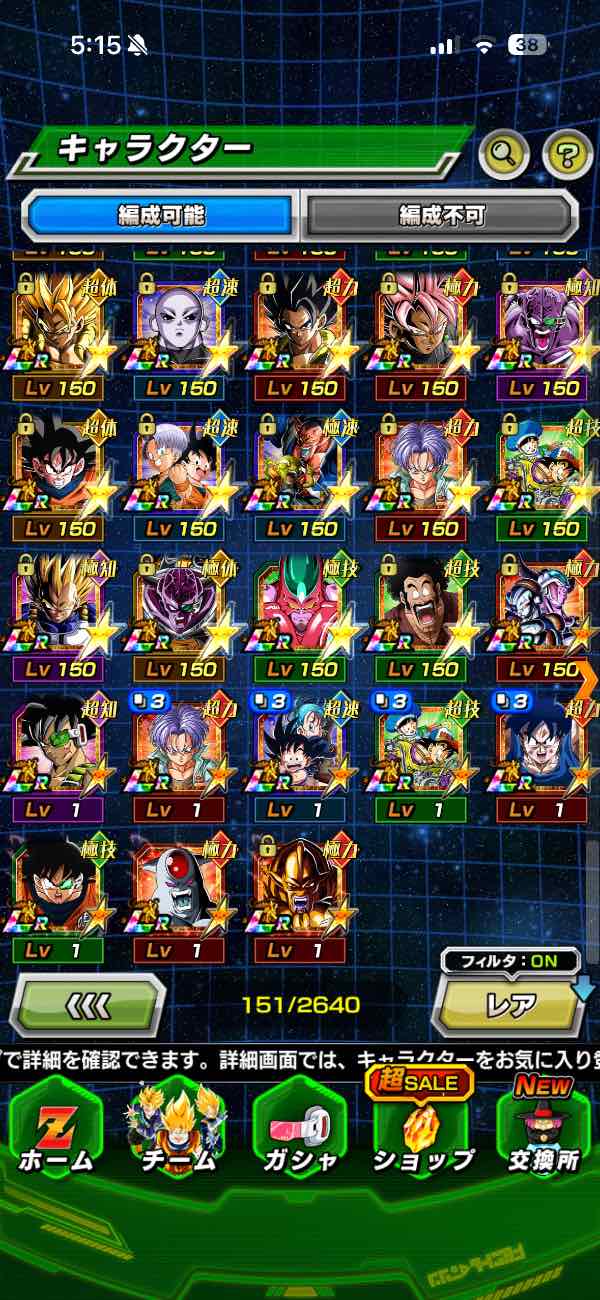Screen dimensions: 600x1300
Task: Select the Jiren character card
Action: [x=180, y=335]
